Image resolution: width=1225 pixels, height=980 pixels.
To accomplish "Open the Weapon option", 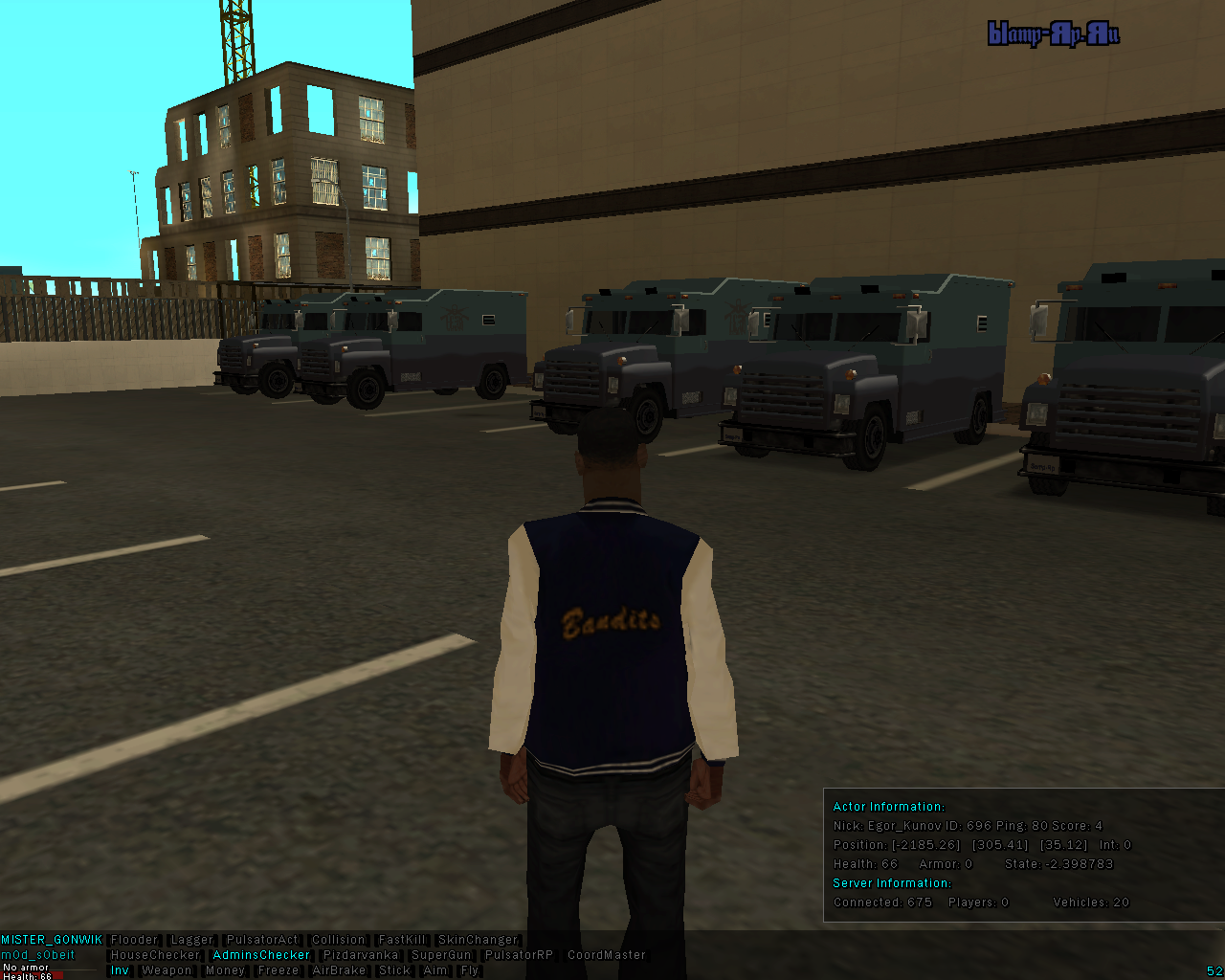I will 167,970.
